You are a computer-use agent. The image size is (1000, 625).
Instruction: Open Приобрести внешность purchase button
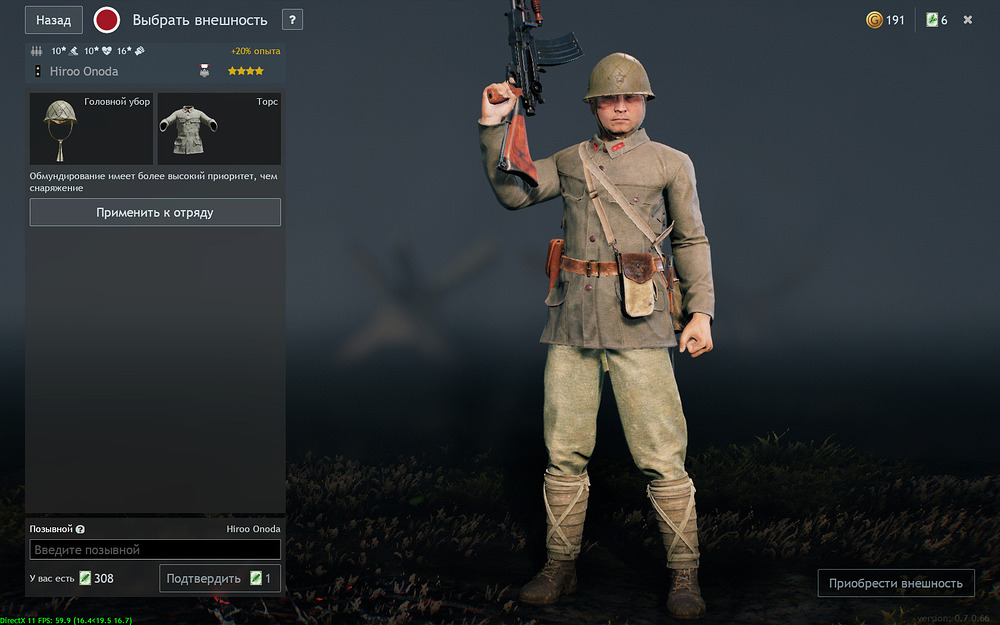coord(895,583)
